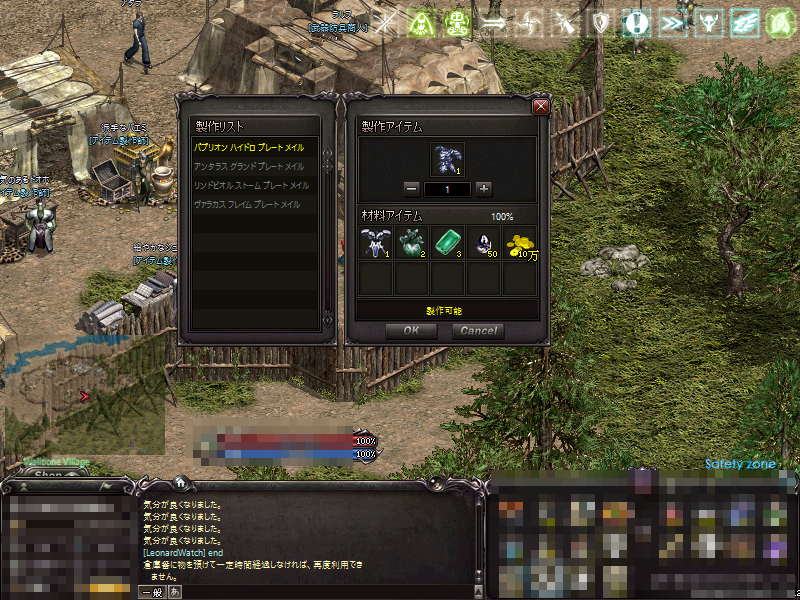The image size is (800, 600).
Task: Select リンドビオル ストーム プレートメイル recipe
Action: (x=248, y=185)
